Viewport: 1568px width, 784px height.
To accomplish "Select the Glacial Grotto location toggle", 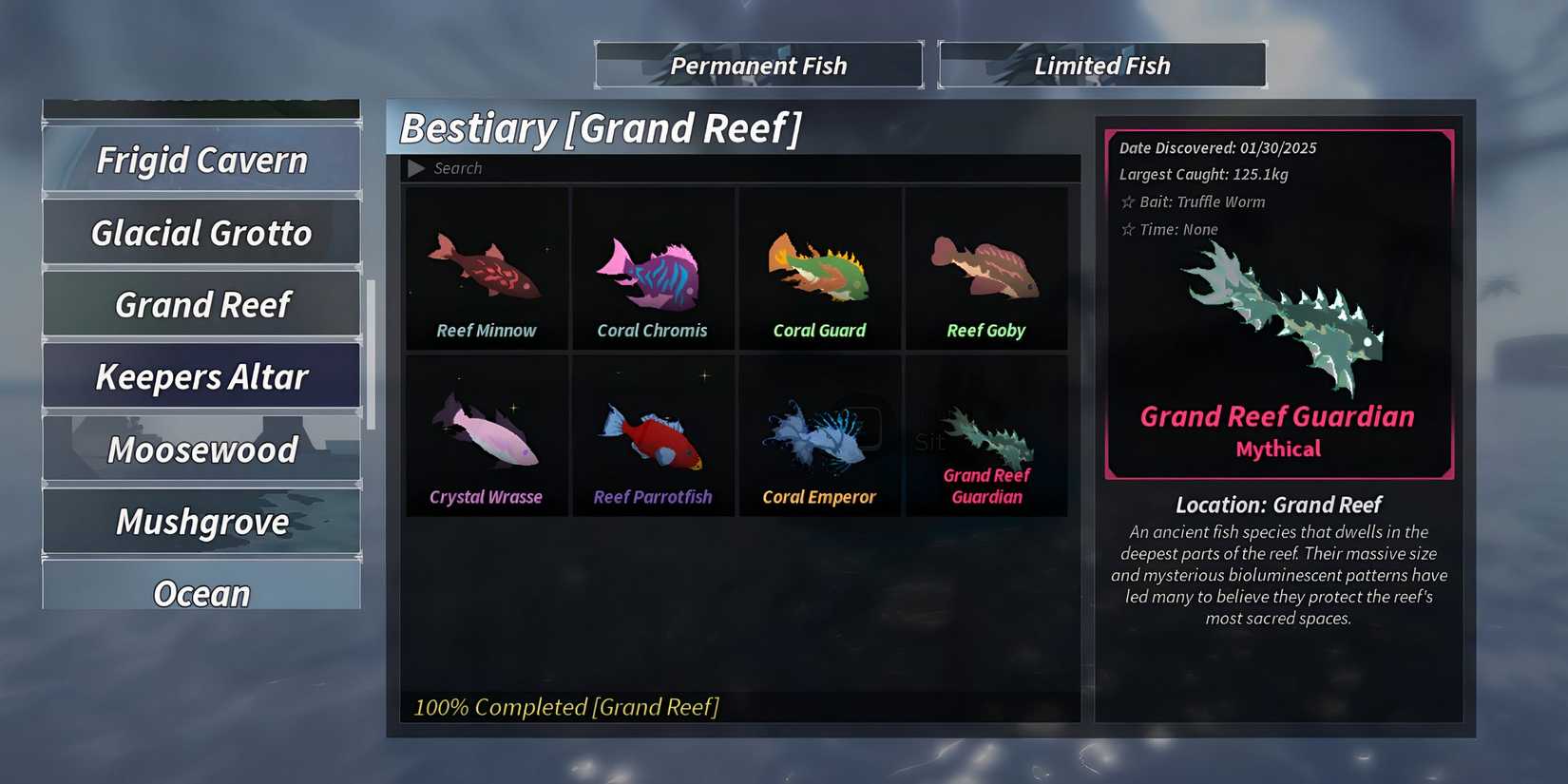I will click(x=201, y=232).
